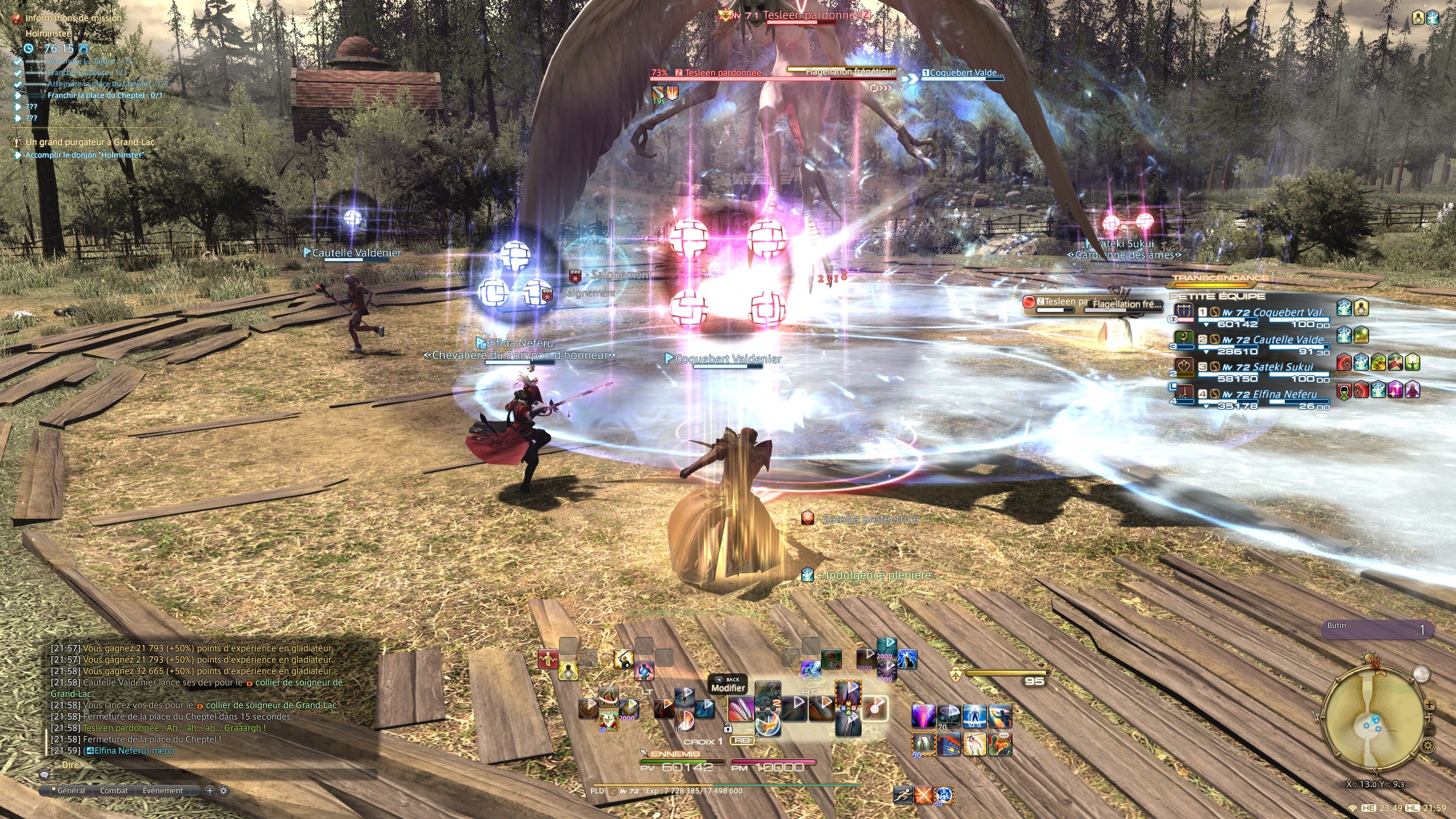Click the Sprint running figure icon

[x=903, y=794]
